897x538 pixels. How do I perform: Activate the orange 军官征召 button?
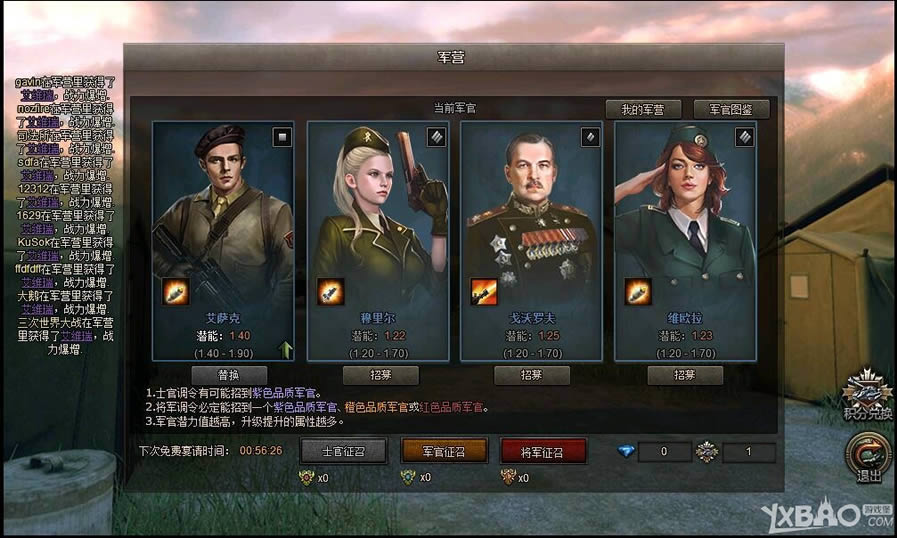[x=443, y=450]
